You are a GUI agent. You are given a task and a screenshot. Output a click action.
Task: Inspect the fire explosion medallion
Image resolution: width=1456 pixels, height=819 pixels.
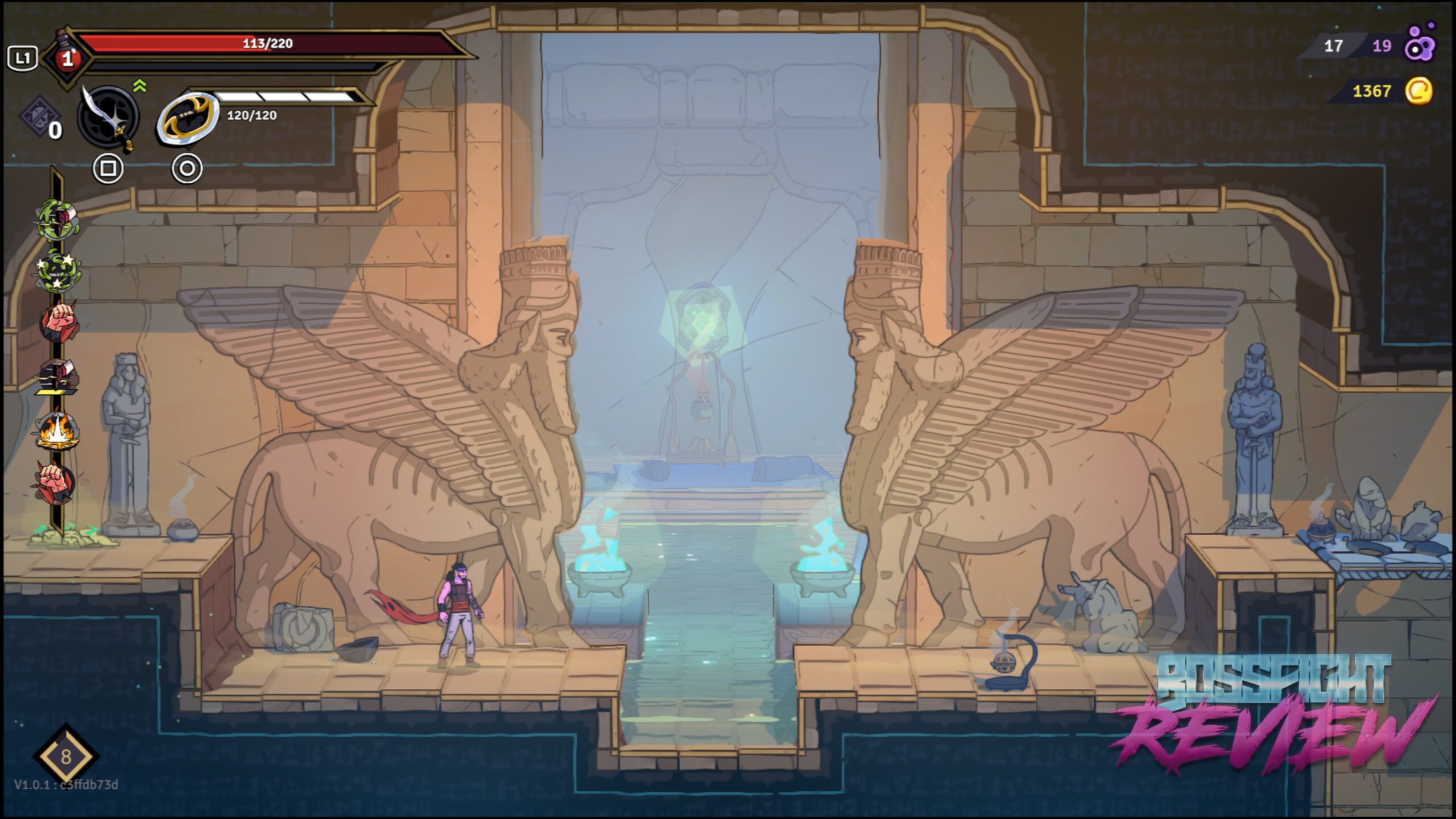(x=57, y=431)
